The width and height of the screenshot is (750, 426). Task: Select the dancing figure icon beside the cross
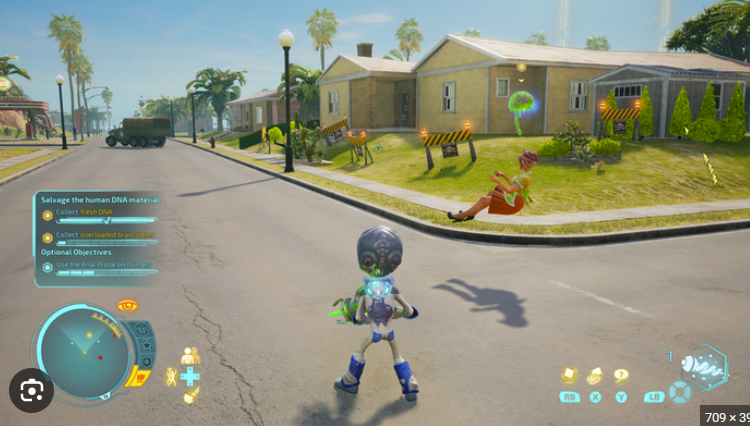pyautogui.click(x=171, y=376)
